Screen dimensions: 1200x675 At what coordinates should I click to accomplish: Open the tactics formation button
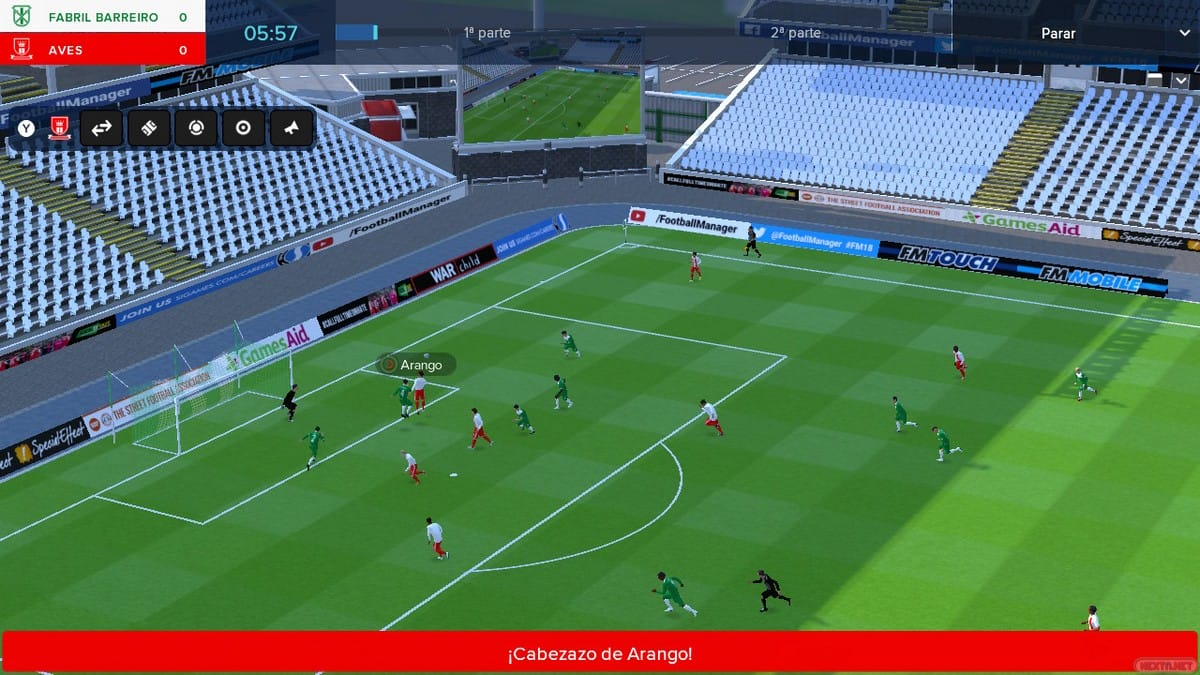pos(149,128)
